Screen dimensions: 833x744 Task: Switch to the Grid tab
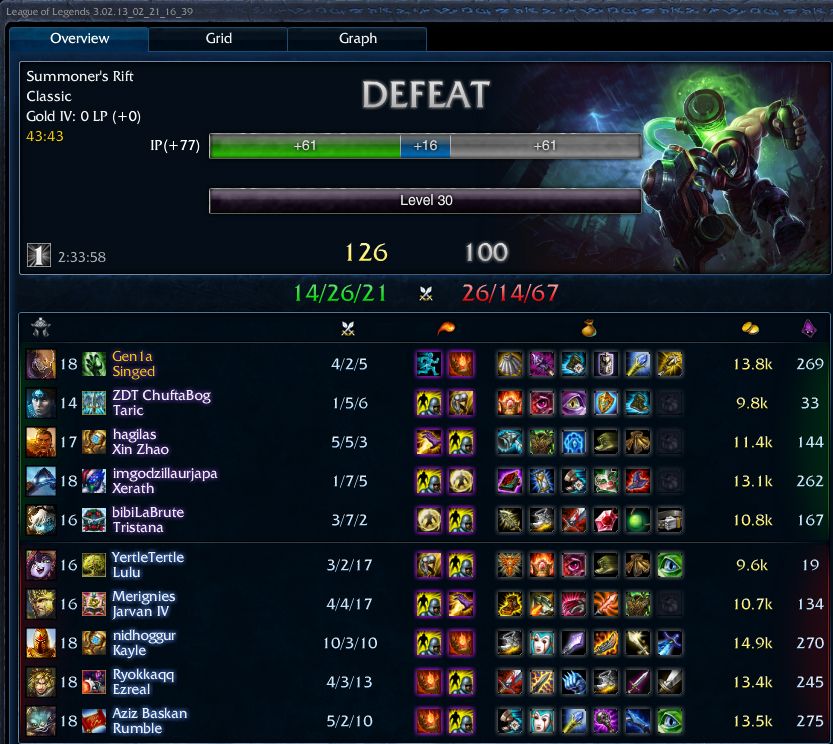tap(218, 39)
